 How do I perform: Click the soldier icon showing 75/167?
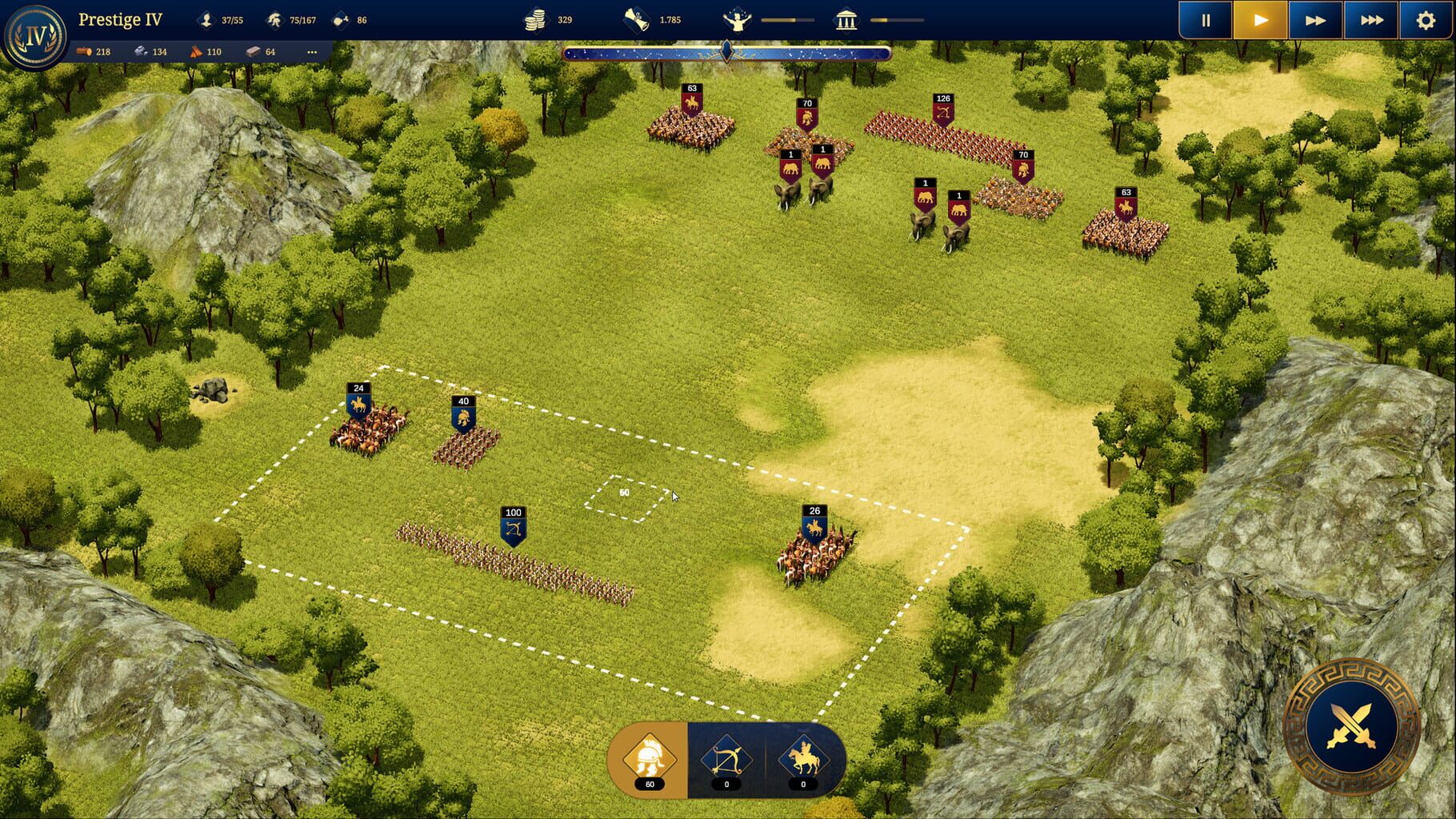276,20
